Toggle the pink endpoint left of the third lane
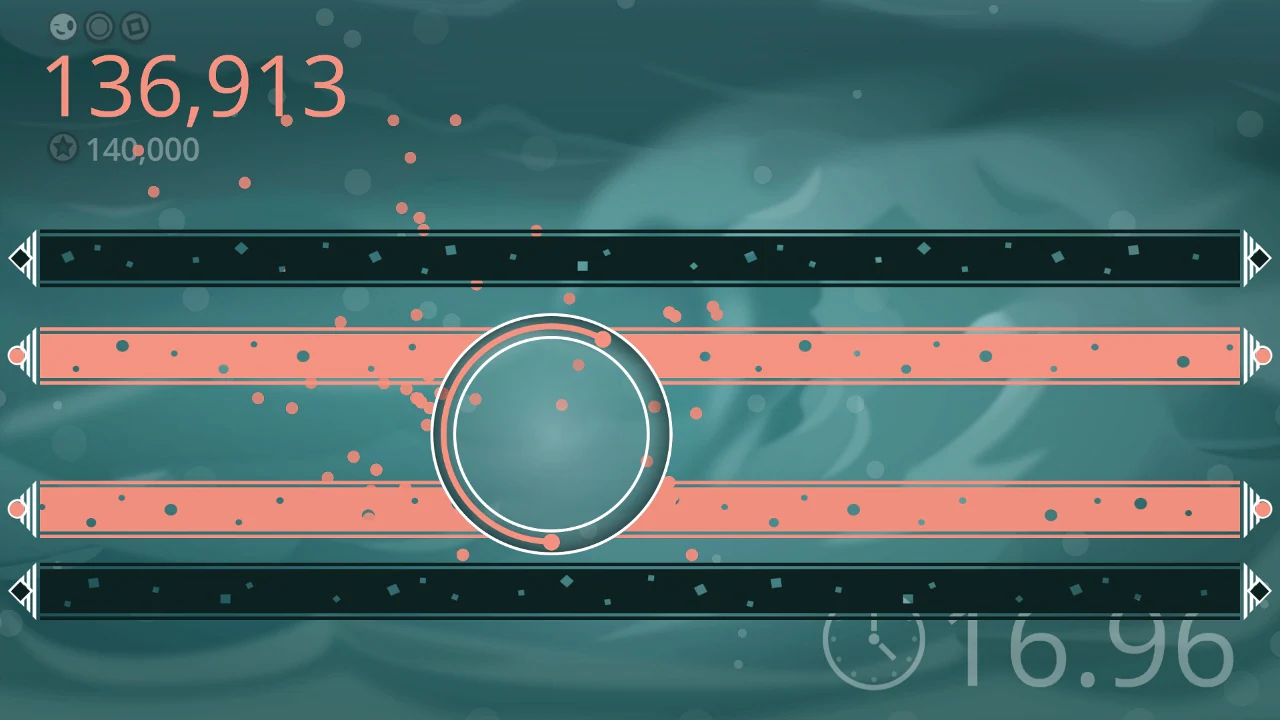This screenshot has height=720, width=1280. [18, 509]
